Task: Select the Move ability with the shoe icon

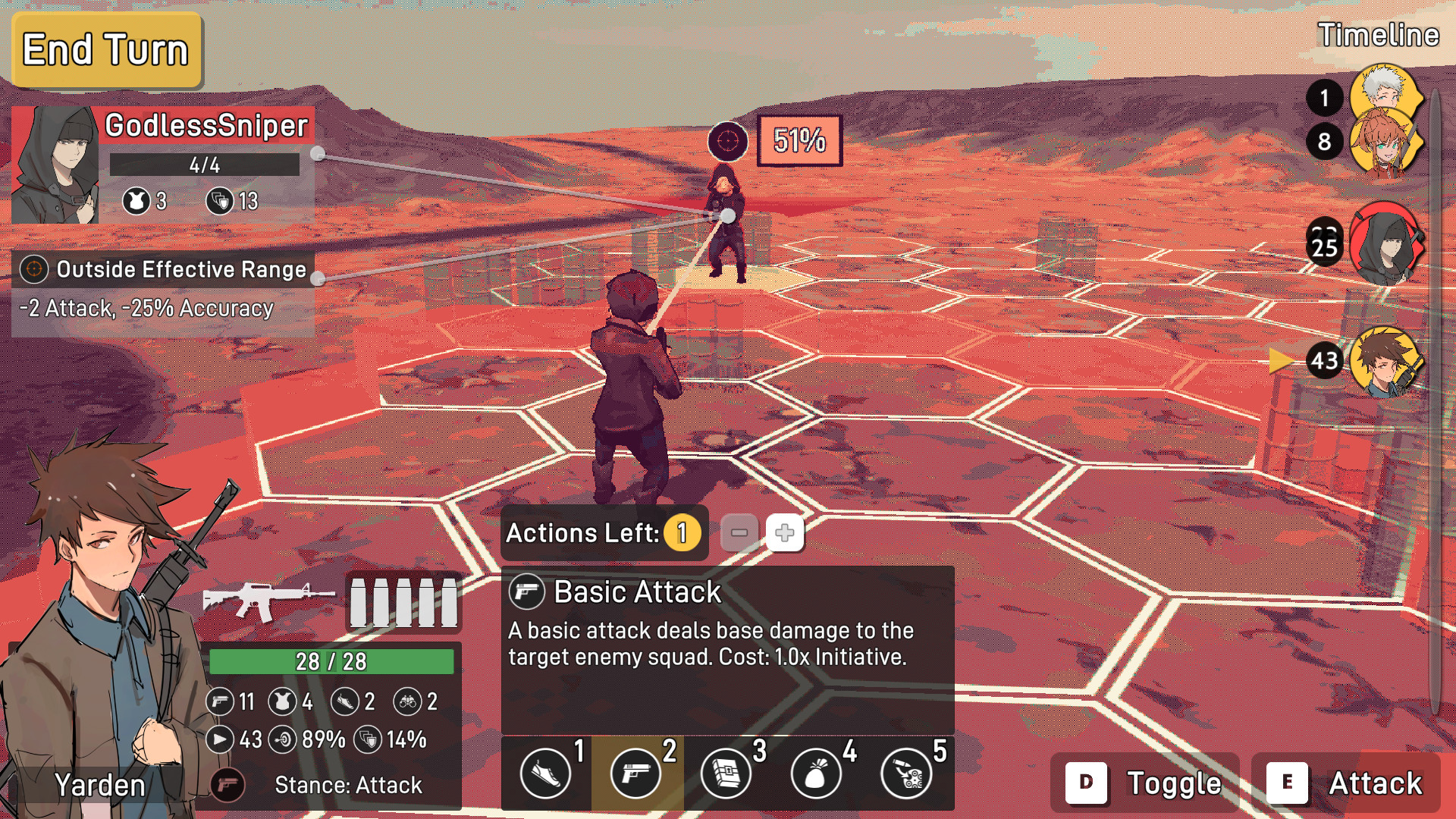Action: pyautogui.click(x=545, y=773)
